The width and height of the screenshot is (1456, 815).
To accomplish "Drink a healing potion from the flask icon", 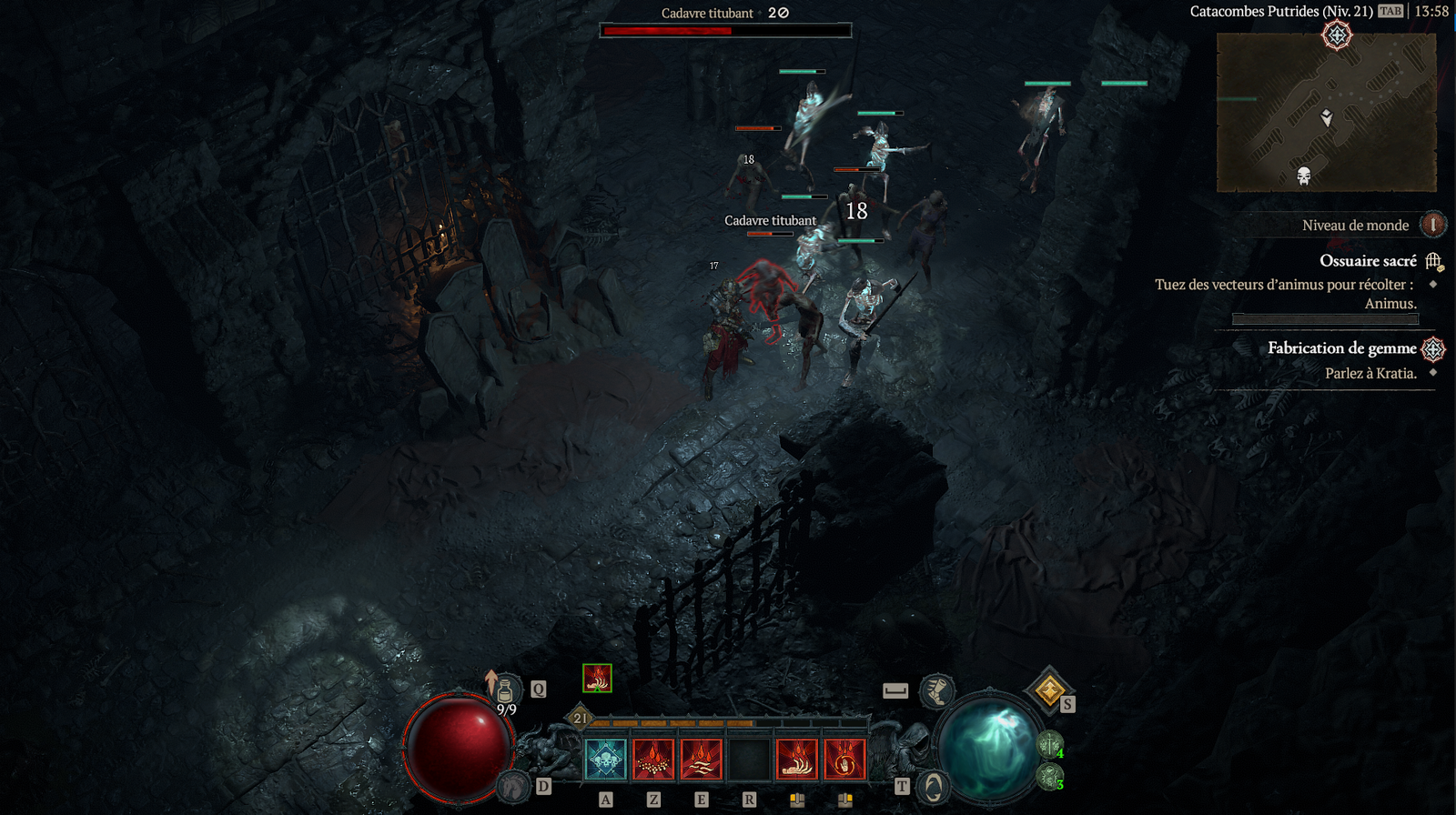I will [505, 690].
